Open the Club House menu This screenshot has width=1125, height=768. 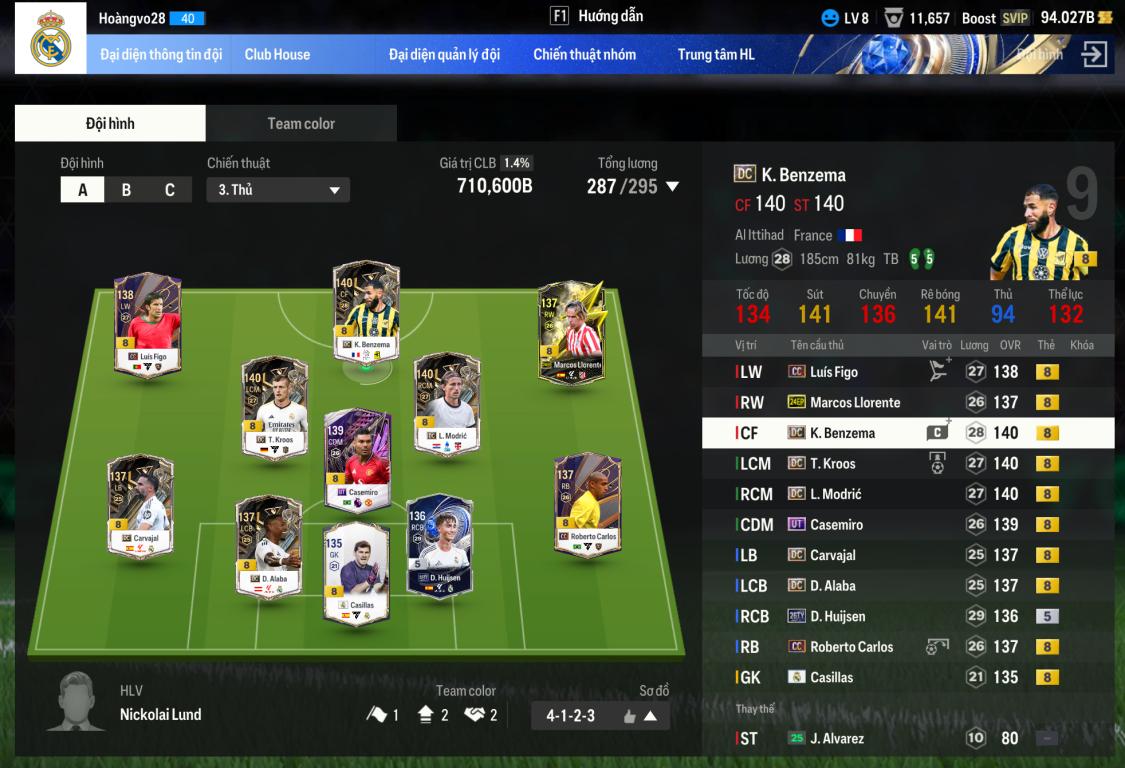(x=277, y=55)
